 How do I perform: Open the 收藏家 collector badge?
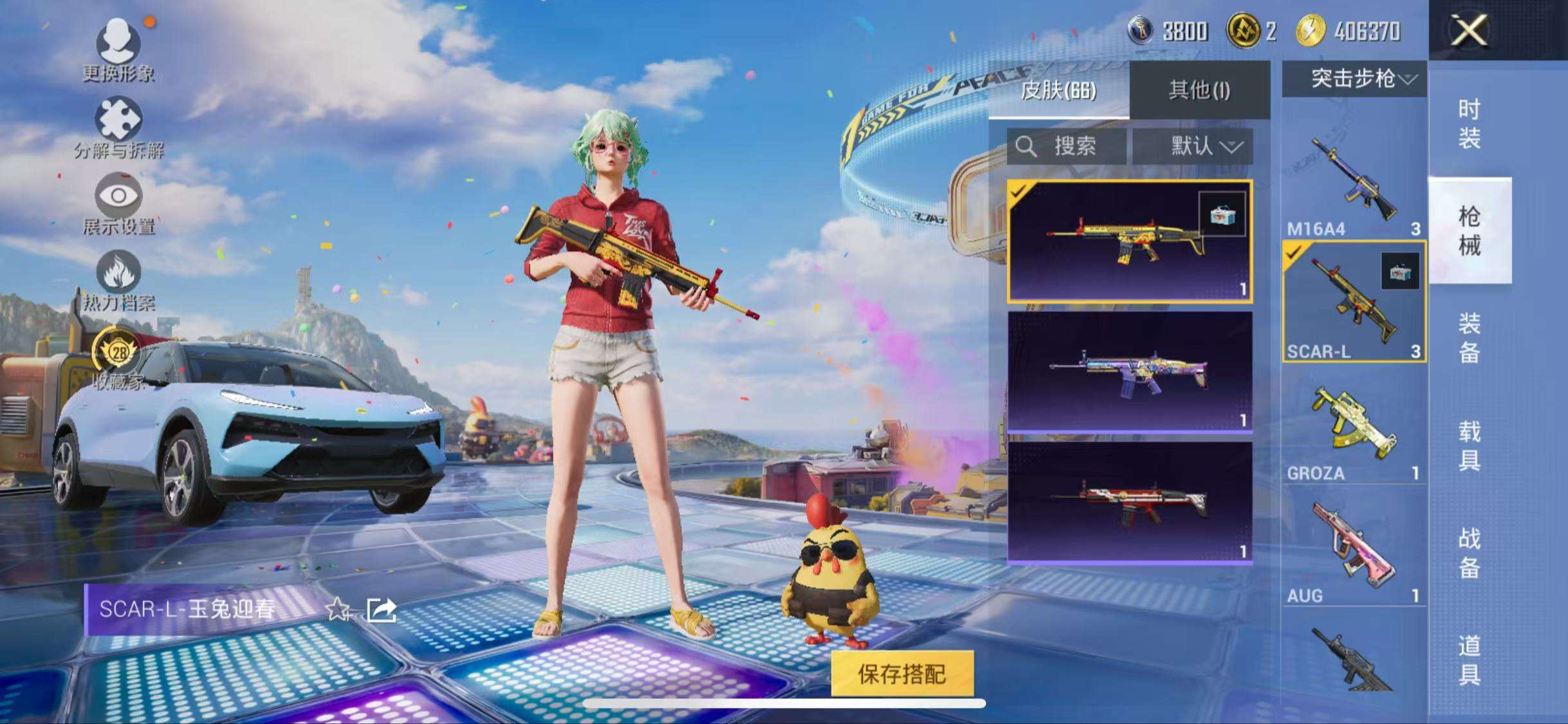(x=118, y=357)
